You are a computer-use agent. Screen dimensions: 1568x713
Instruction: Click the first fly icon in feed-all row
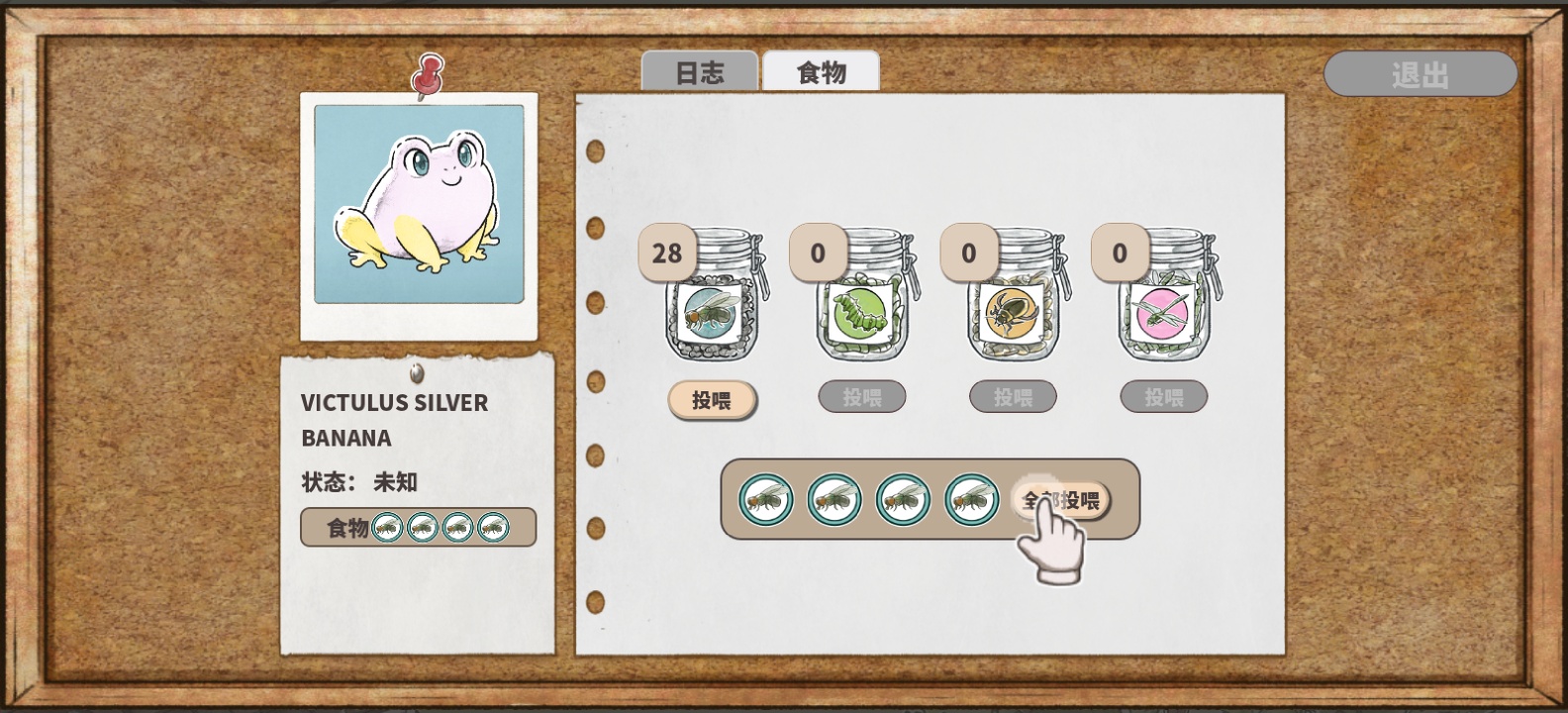[x=767, y=500]
